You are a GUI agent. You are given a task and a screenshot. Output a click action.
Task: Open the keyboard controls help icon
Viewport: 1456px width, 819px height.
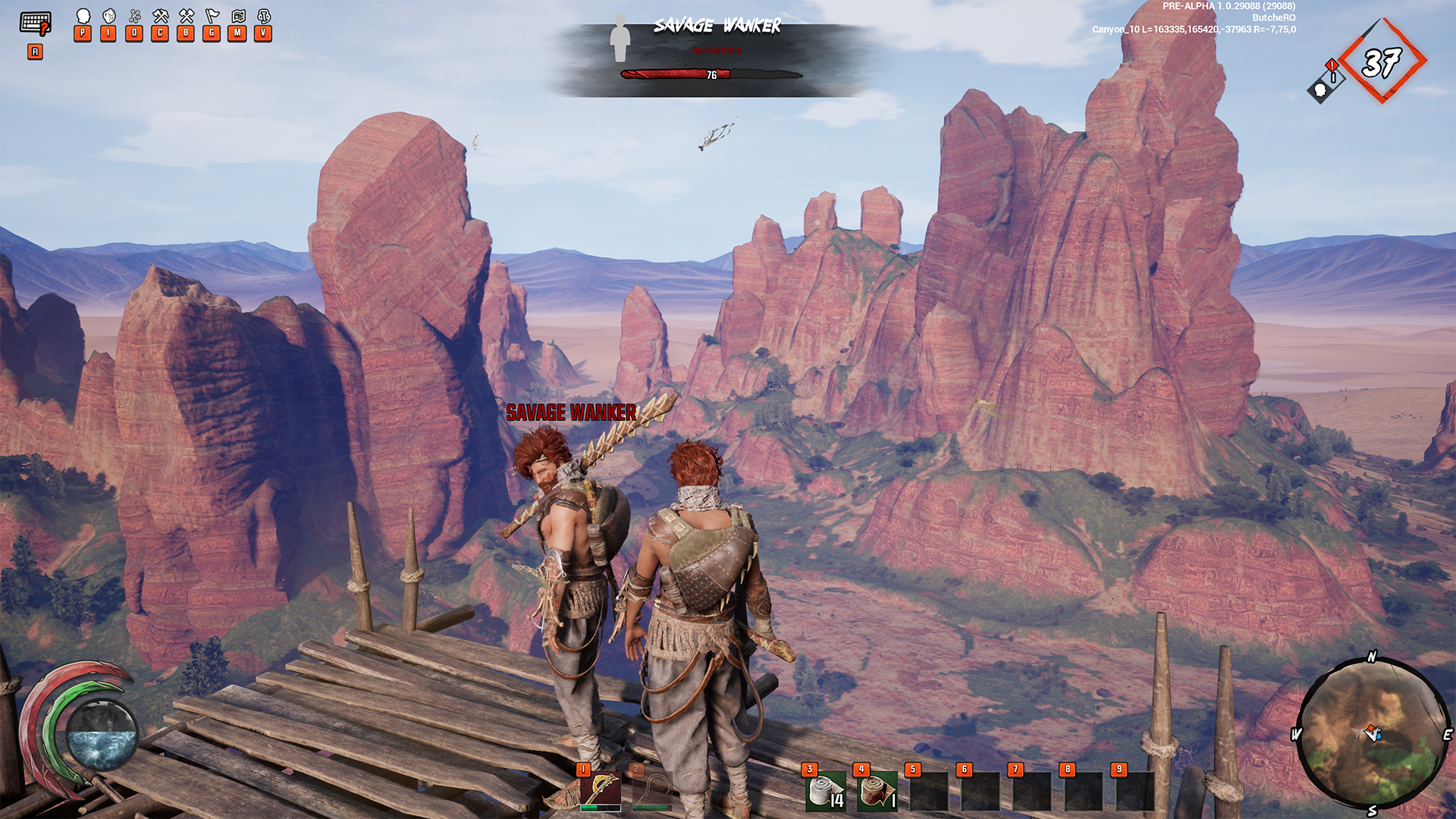(x=35, y=24)
